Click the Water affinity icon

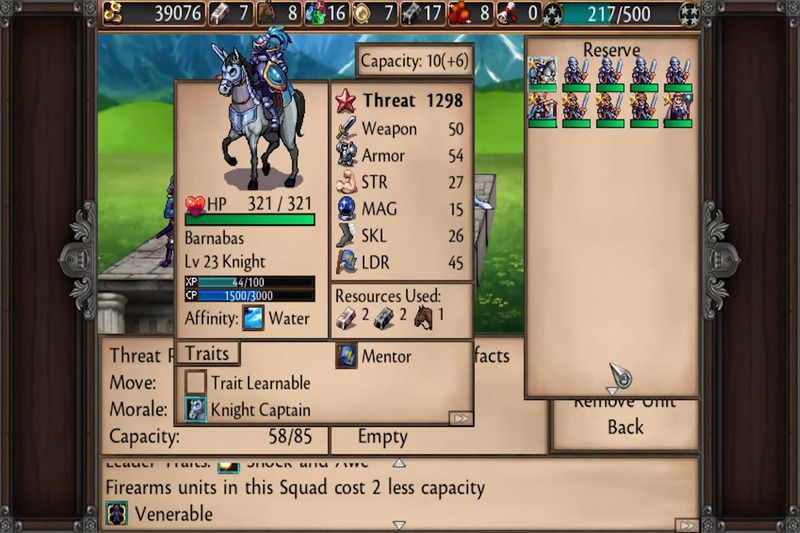point(254,319)
